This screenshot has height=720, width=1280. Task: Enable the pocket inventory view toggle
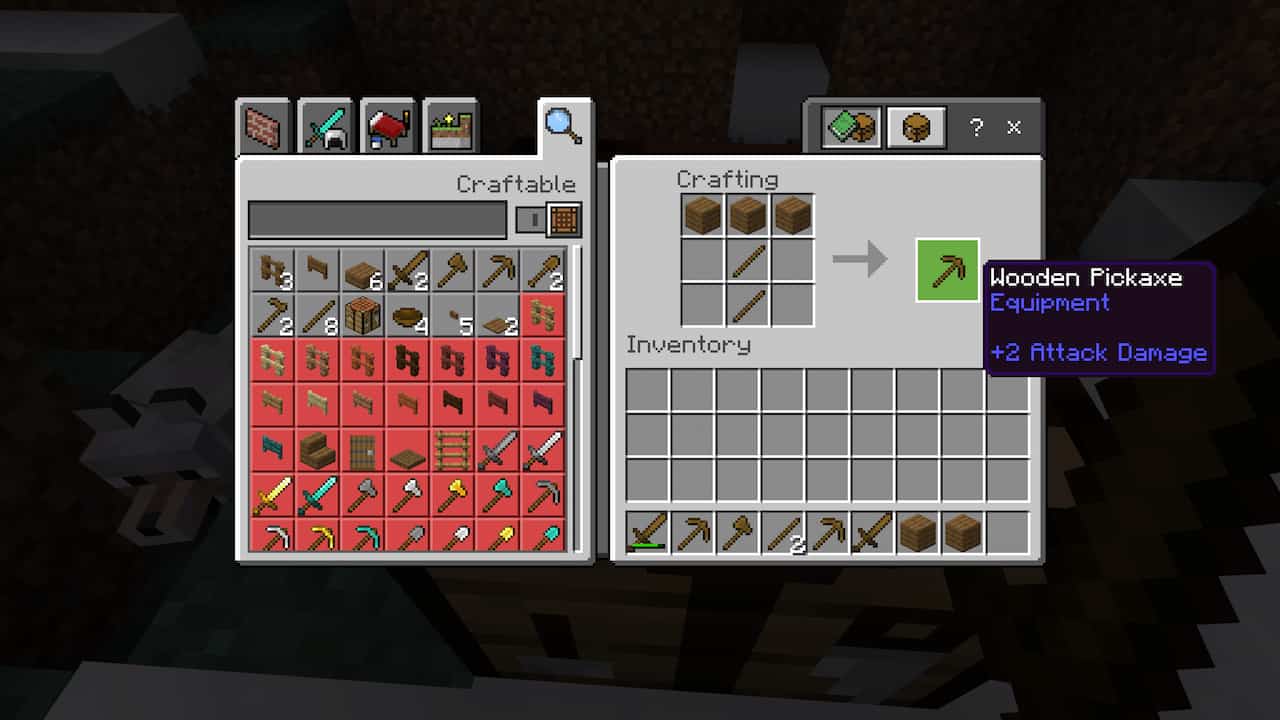(914, 127)
